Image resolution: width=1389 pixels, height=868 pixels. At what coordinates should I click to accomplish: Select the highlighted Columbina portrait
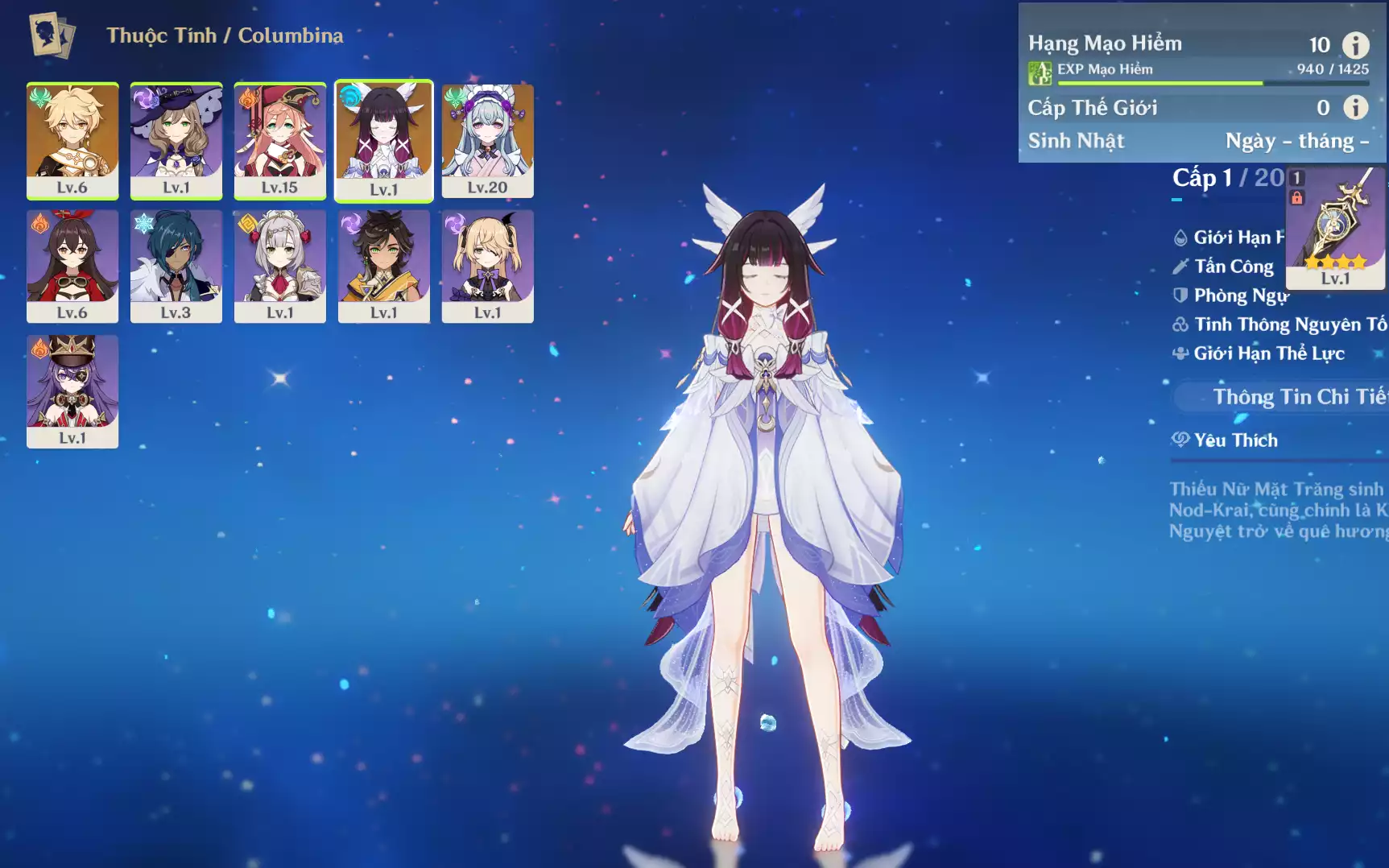(384, 140)
